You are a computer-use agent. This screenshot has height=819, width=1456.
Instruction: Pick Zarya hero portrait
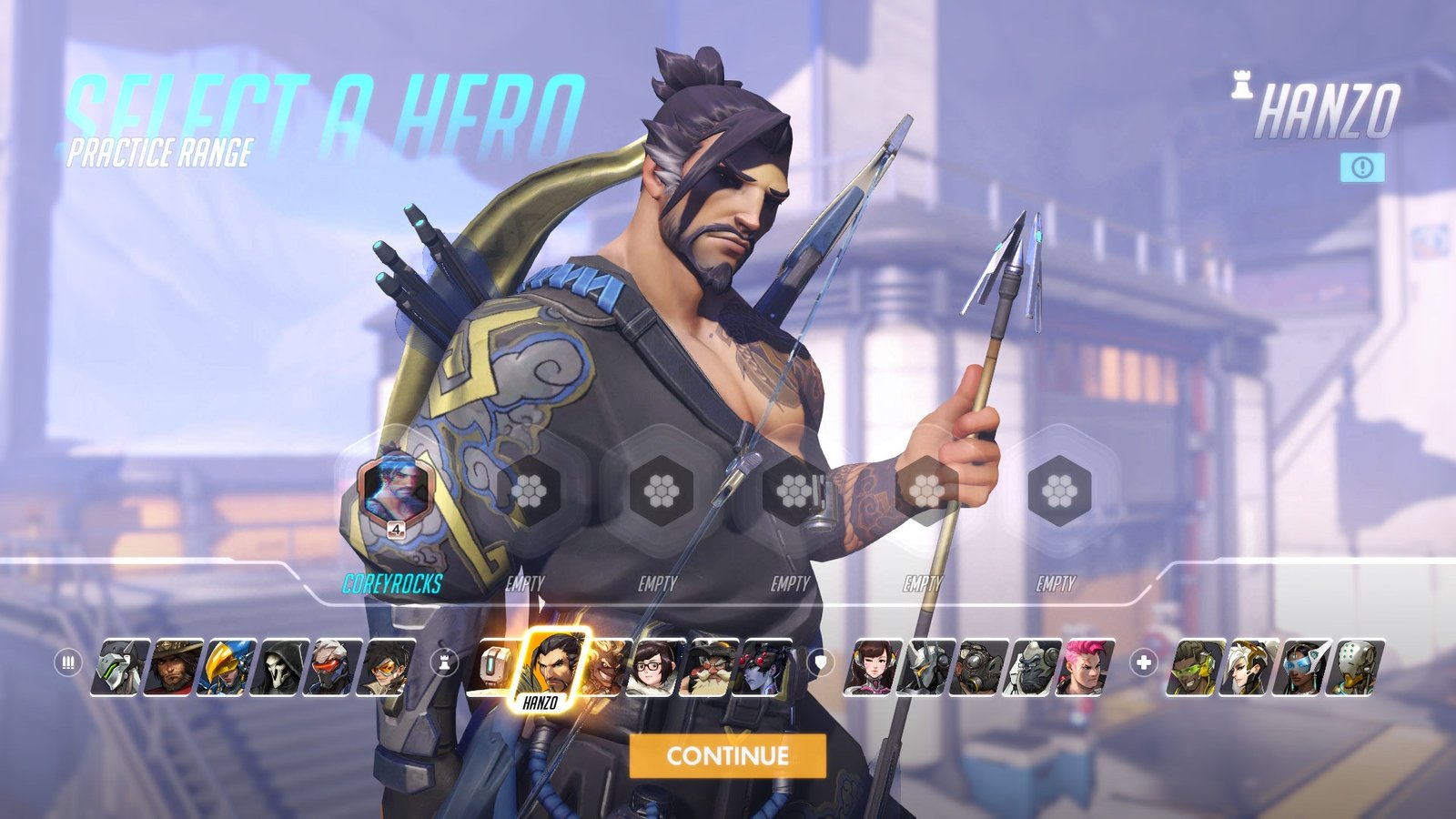pos(1087,667)
